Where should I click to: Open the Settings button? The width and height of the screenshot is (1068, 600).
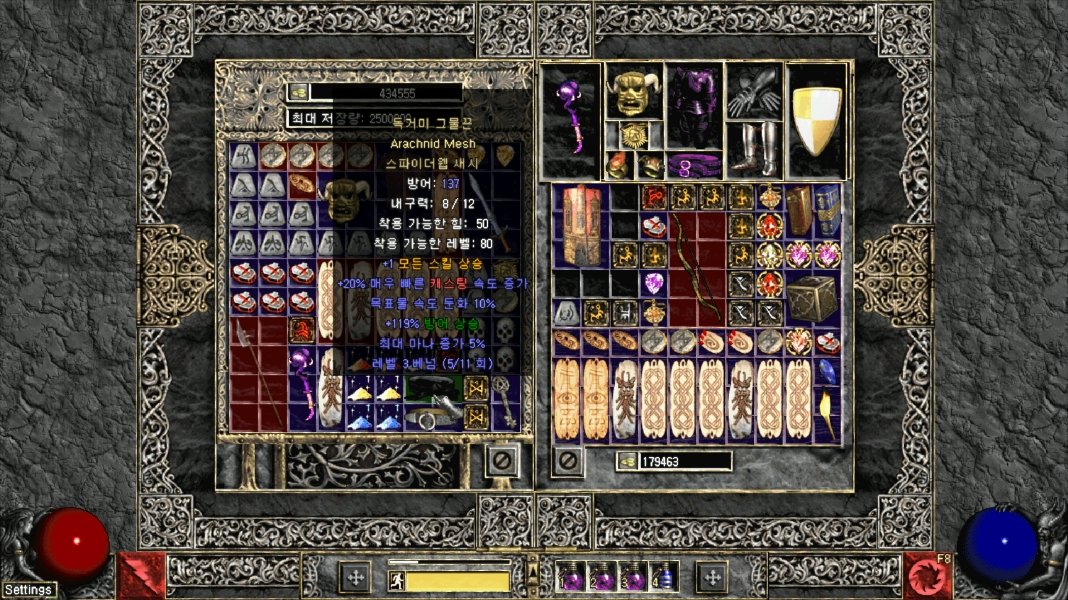(x=28, y=590)
